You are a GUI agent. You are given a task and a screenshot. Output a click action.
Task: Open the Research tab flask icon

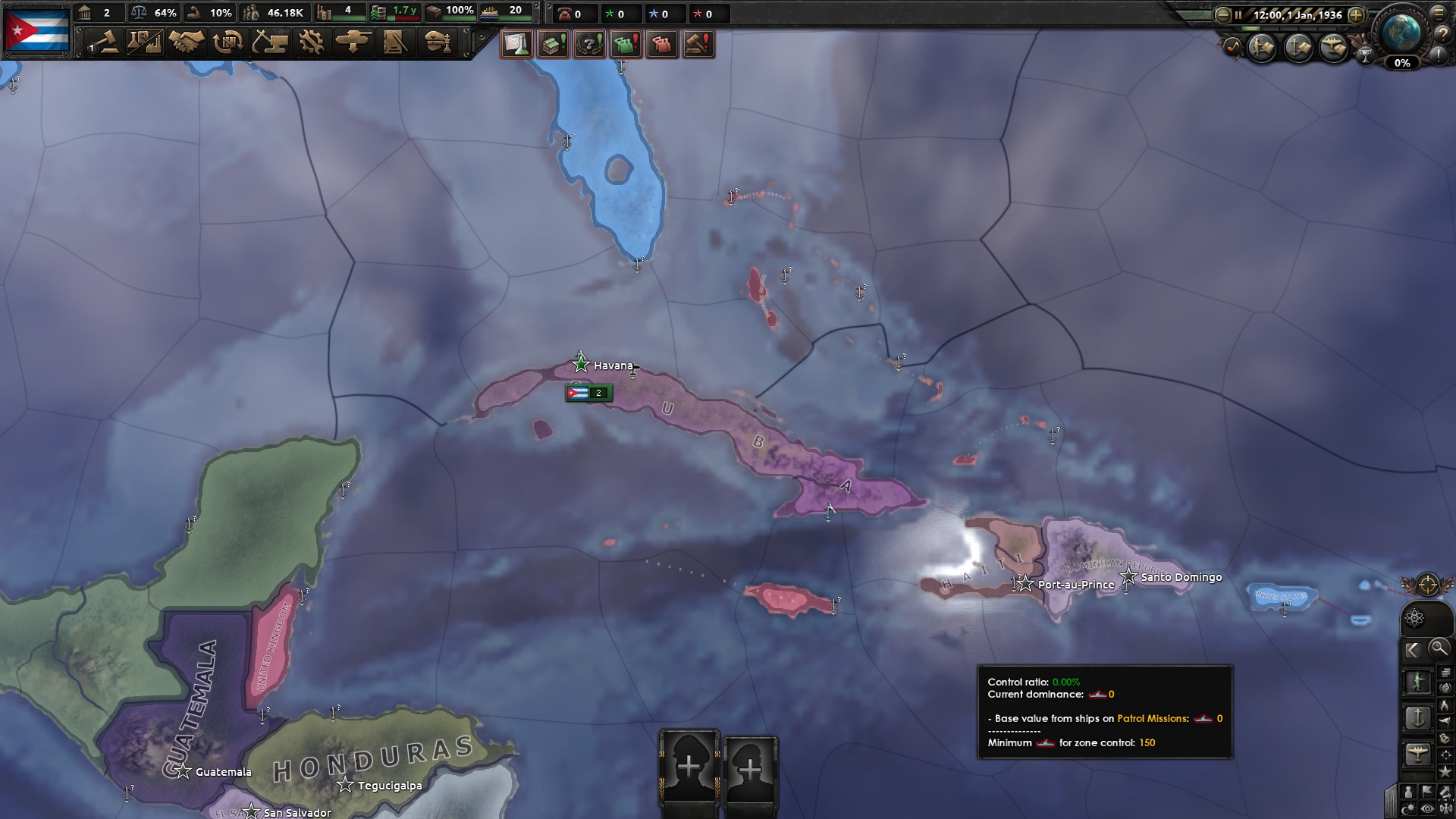tap(144, 42)
